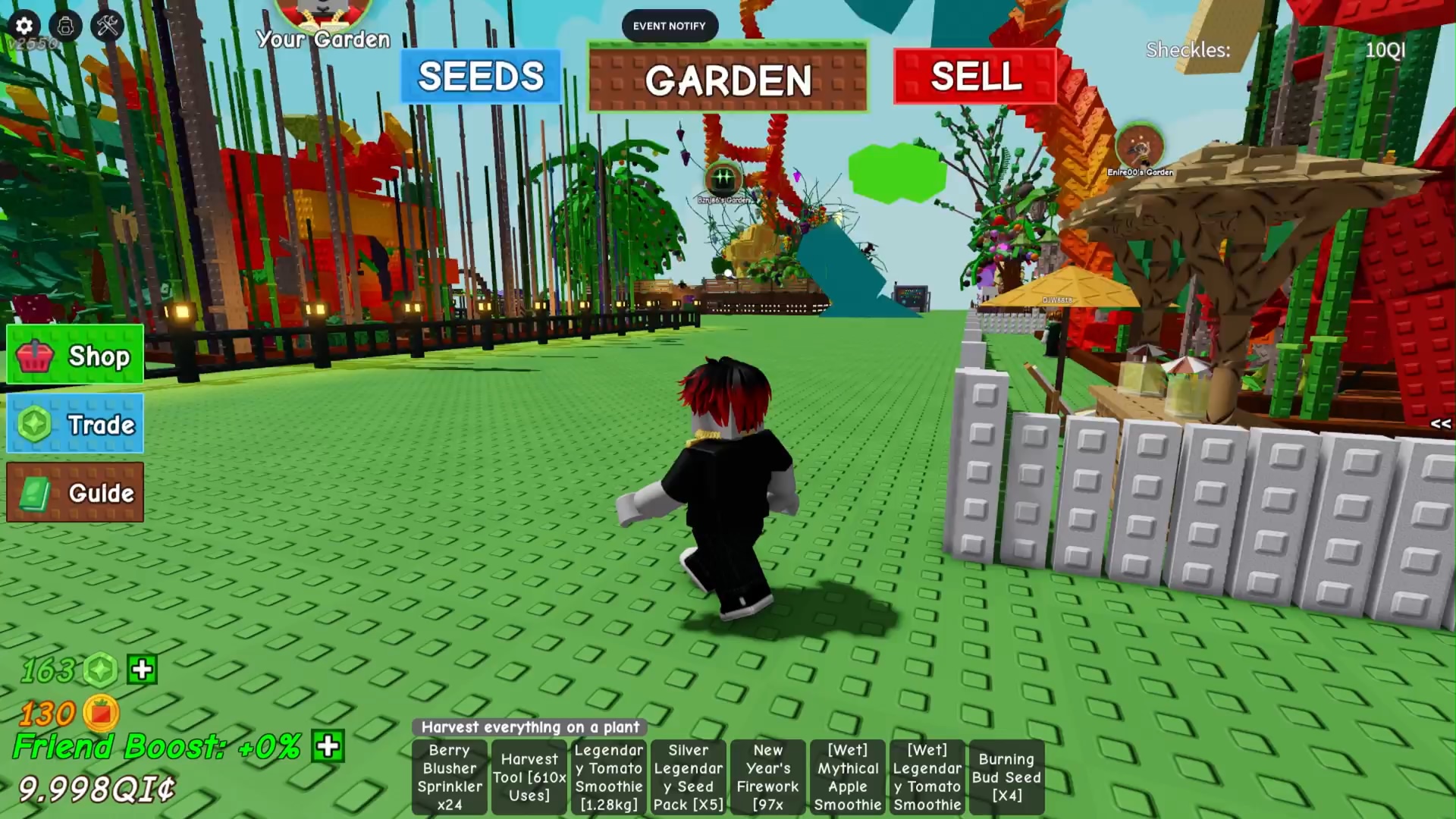Click the plus button next to Friend Boost
Screen dimensions: 1456x819
coord(328,746)
